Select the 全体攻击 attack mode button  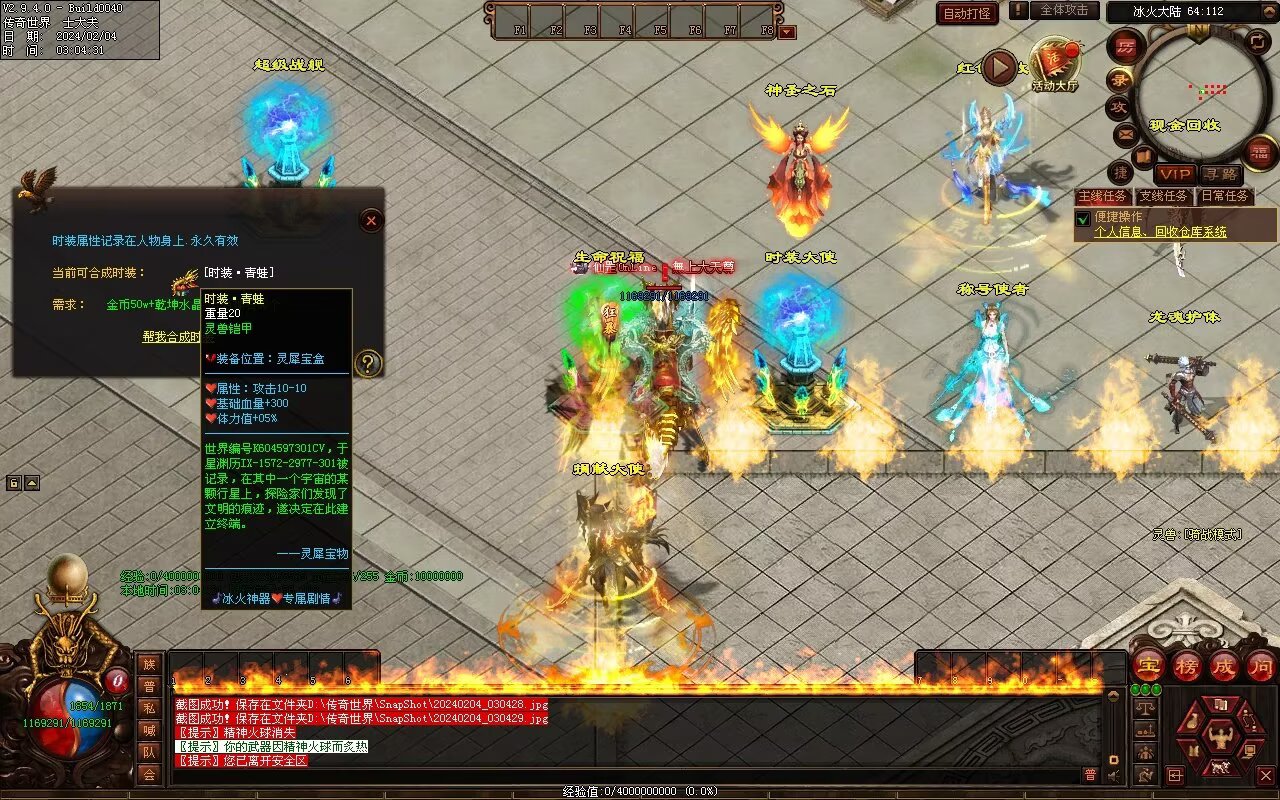pos(1064,10)
